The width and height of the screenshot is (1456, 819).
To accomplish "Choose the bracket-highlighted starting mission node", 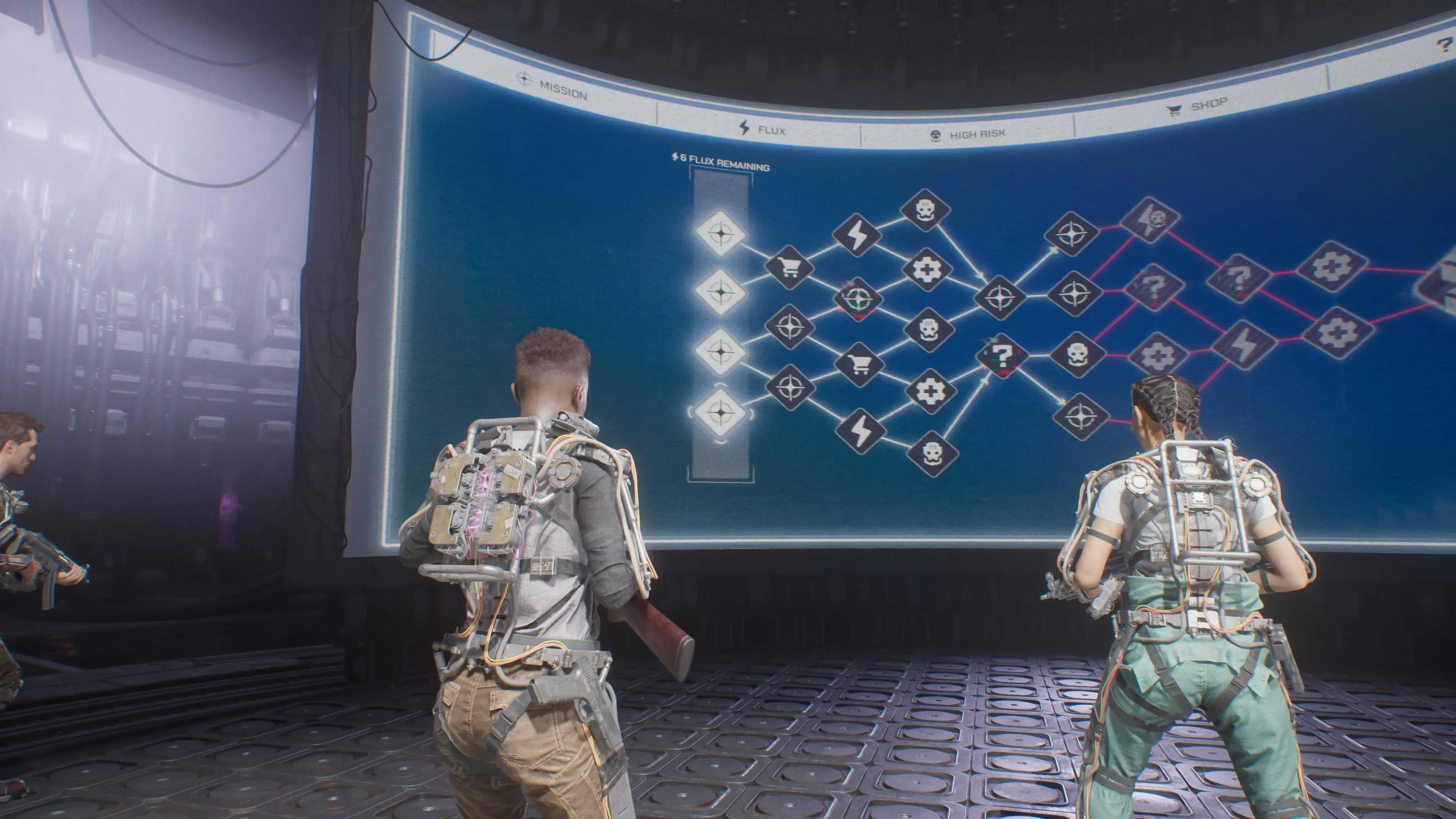I will [x=721, y=412].
